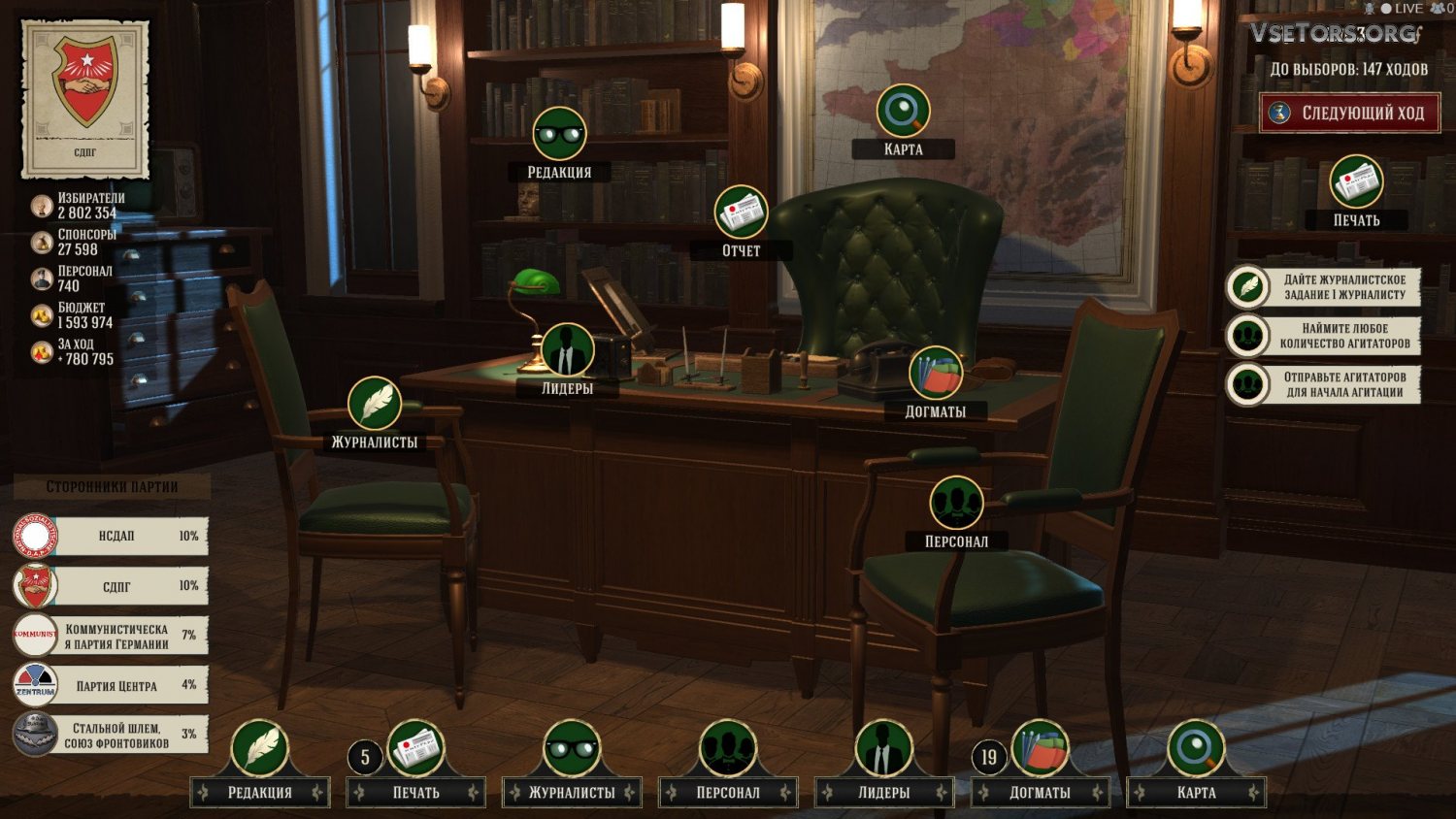Select the hire agitators objective
This screenshot has width=1456, height=819.
coord(1324,336)
